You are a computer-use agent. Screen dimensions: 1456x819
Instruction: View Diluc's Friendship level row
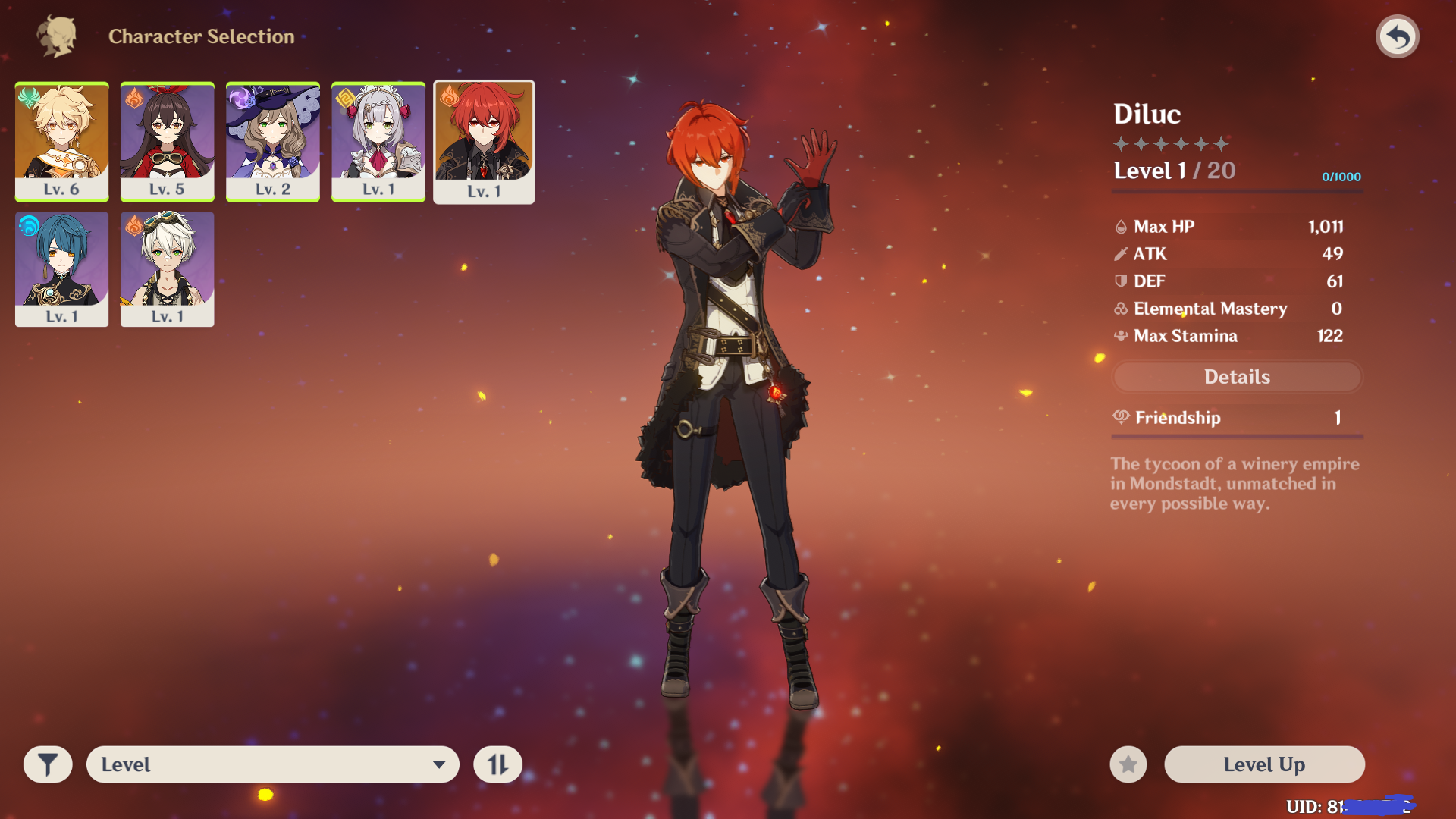tap(1237, 418)
